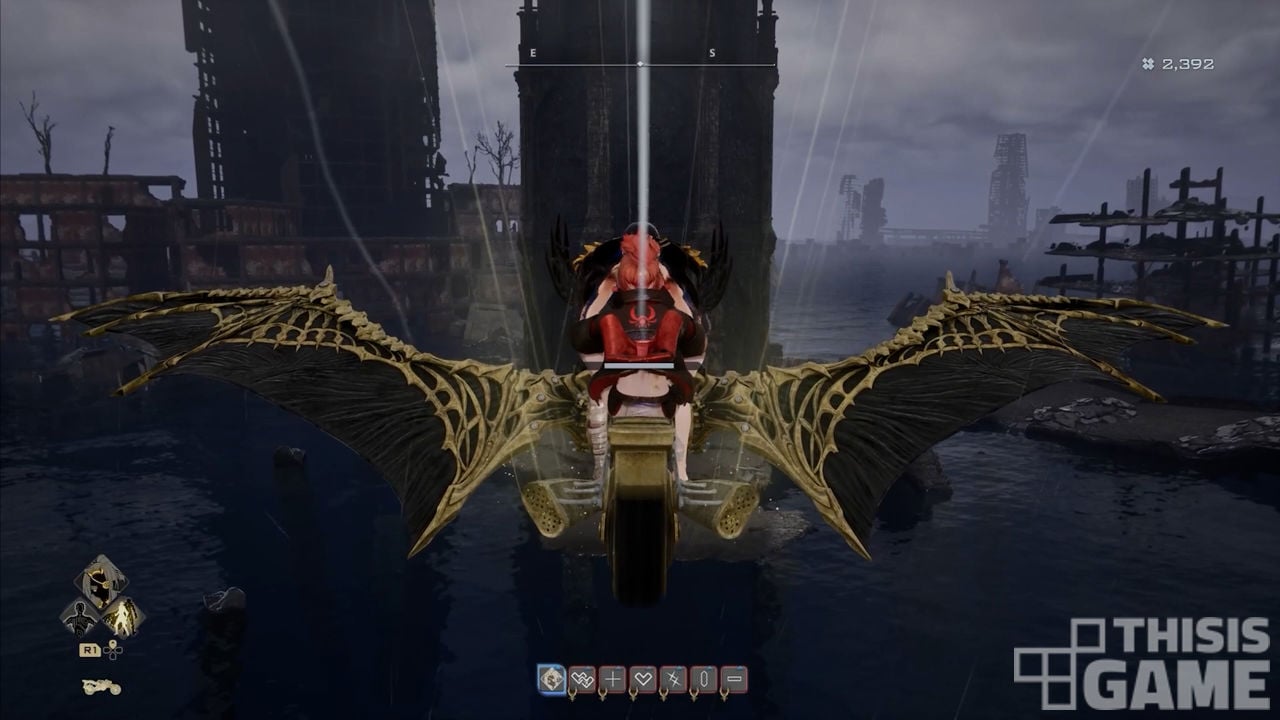Pick the crossed-lines hotbar slot
Image resolution: width=1280 pixels, height=720 pixels.
[674, 680]
